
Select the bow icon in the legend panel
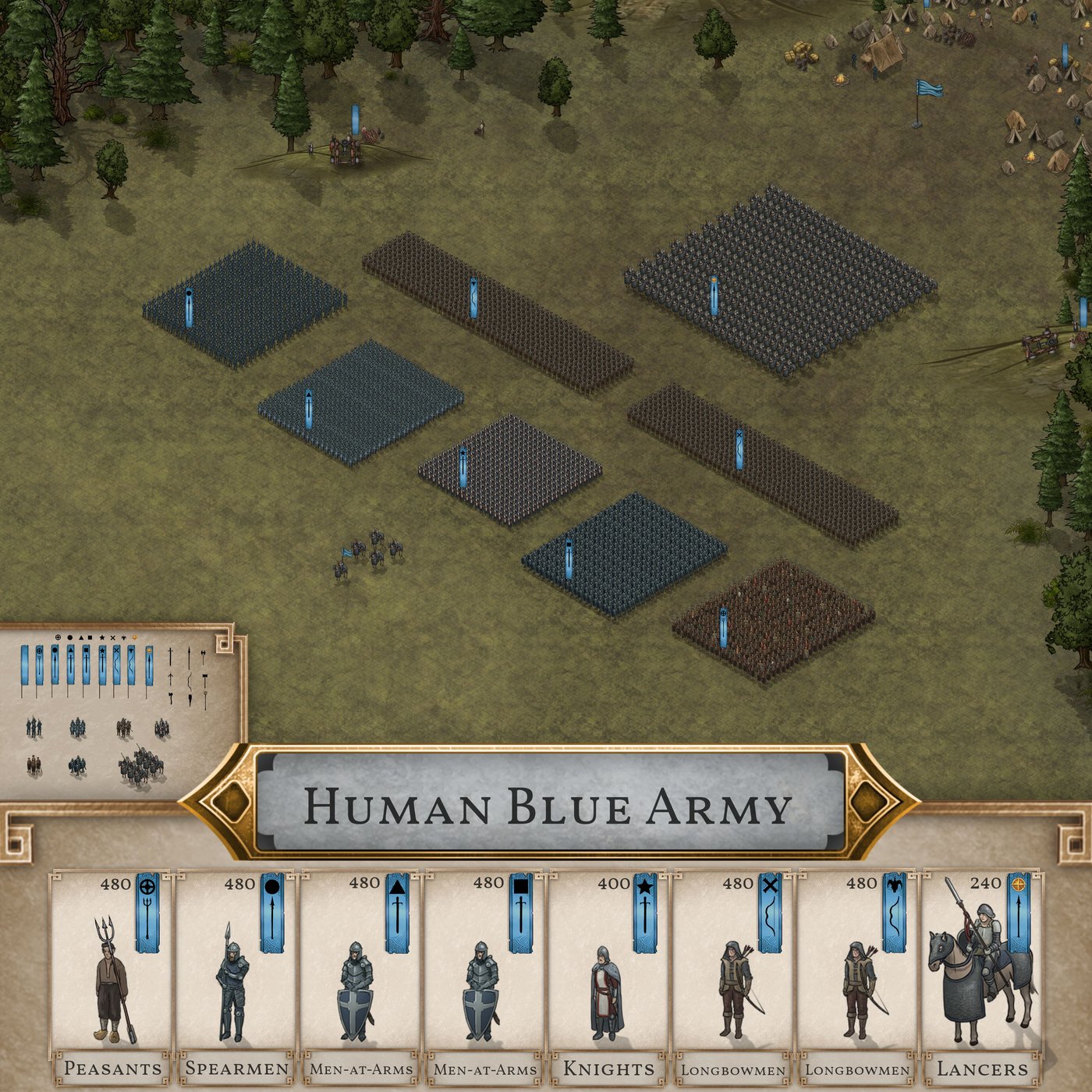pyautogui.click(x=190, y=679)
